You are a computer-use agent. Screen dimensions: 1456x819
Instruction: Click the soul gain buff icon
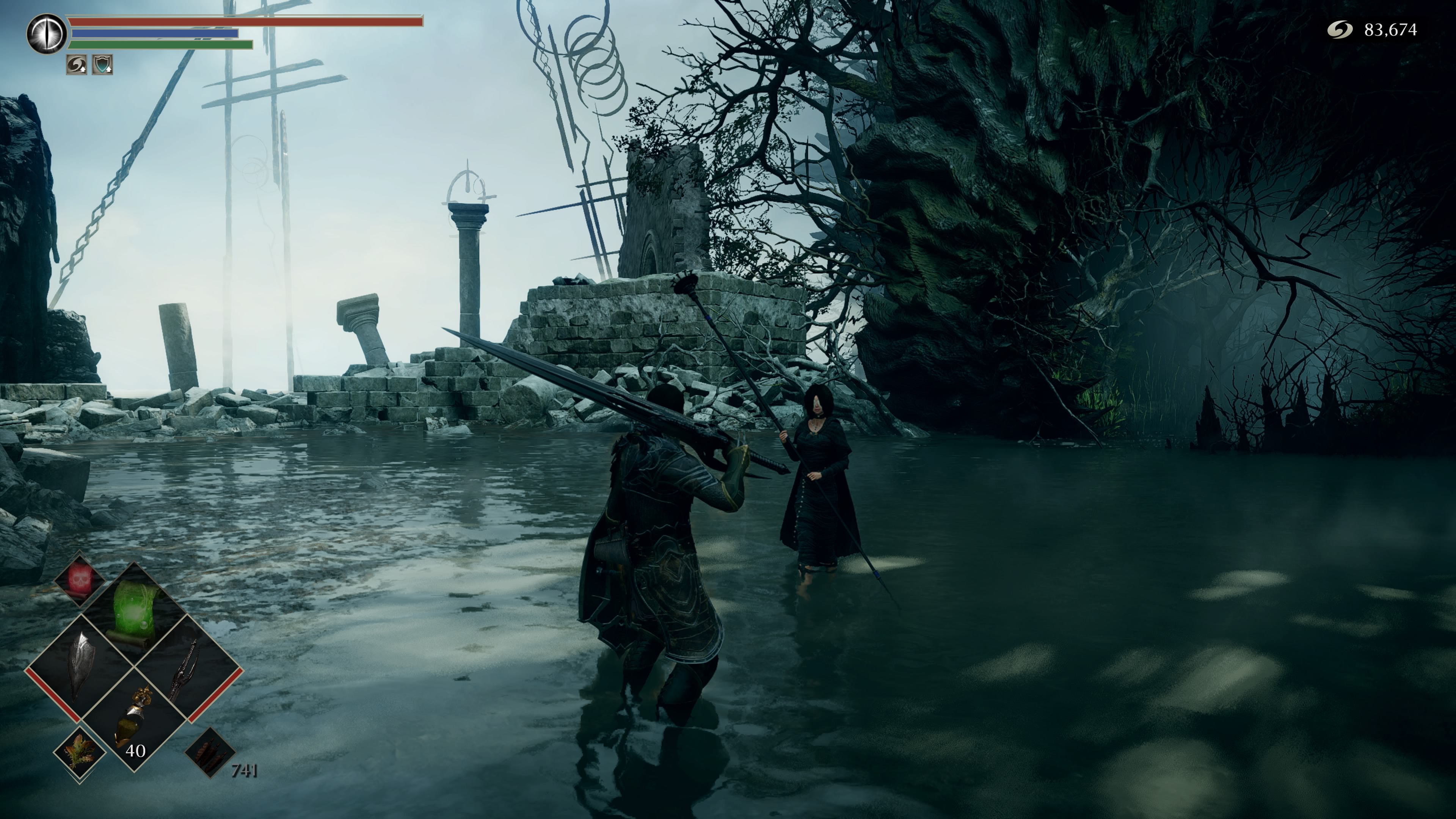coord(76,64)
